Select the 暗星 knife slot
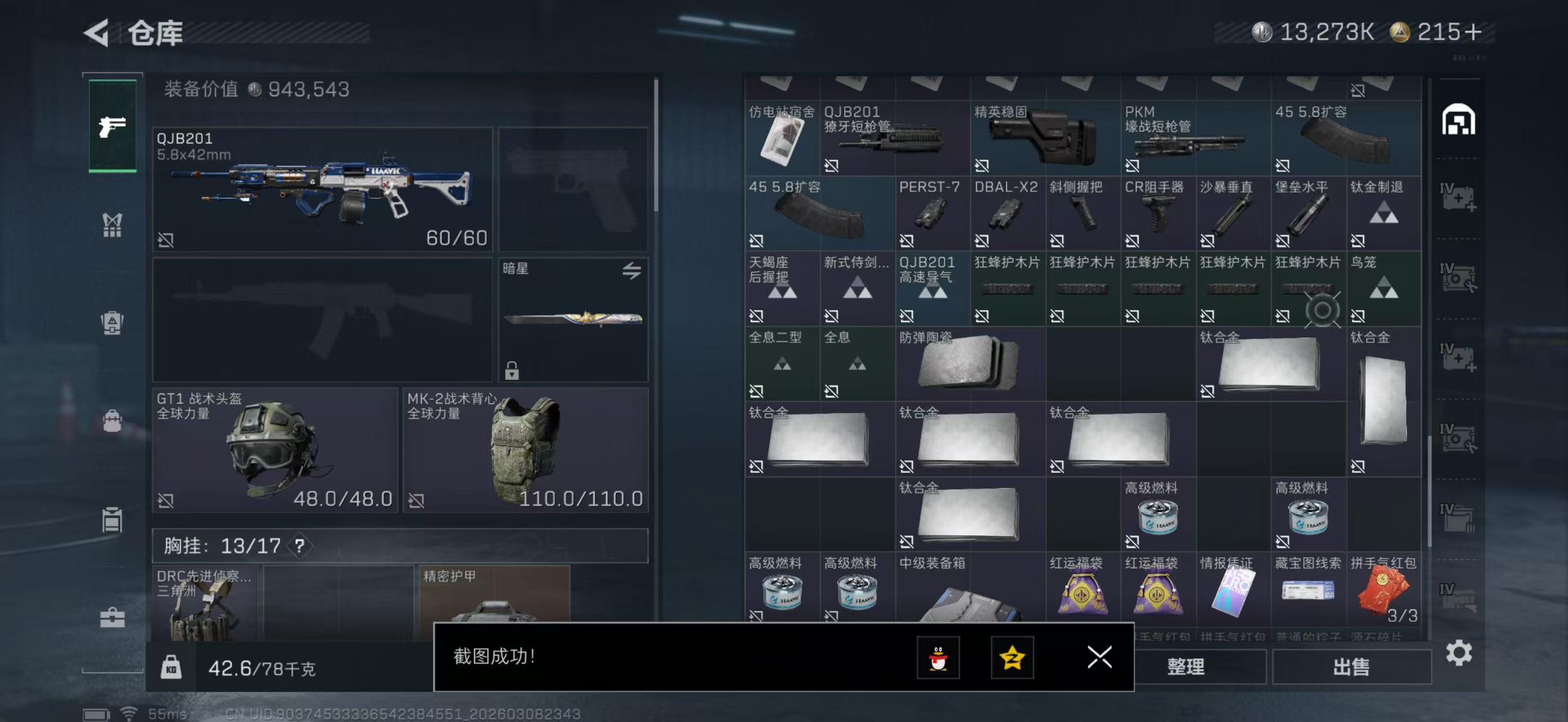The image size is (1568, 722). pos(573,319)
